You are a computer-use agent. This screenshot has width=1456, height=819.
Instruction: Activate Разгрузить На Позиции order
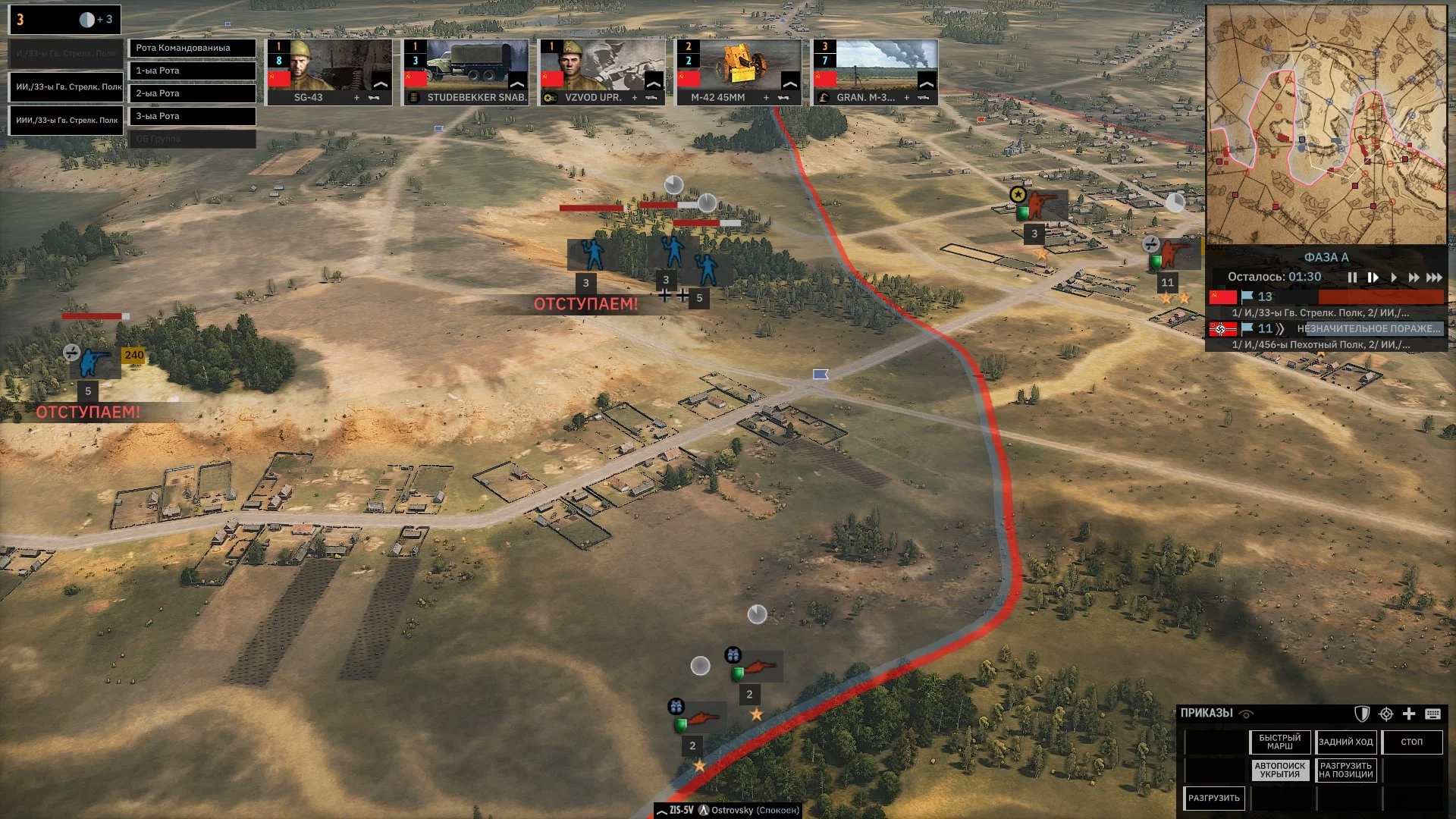(1346, 770)
